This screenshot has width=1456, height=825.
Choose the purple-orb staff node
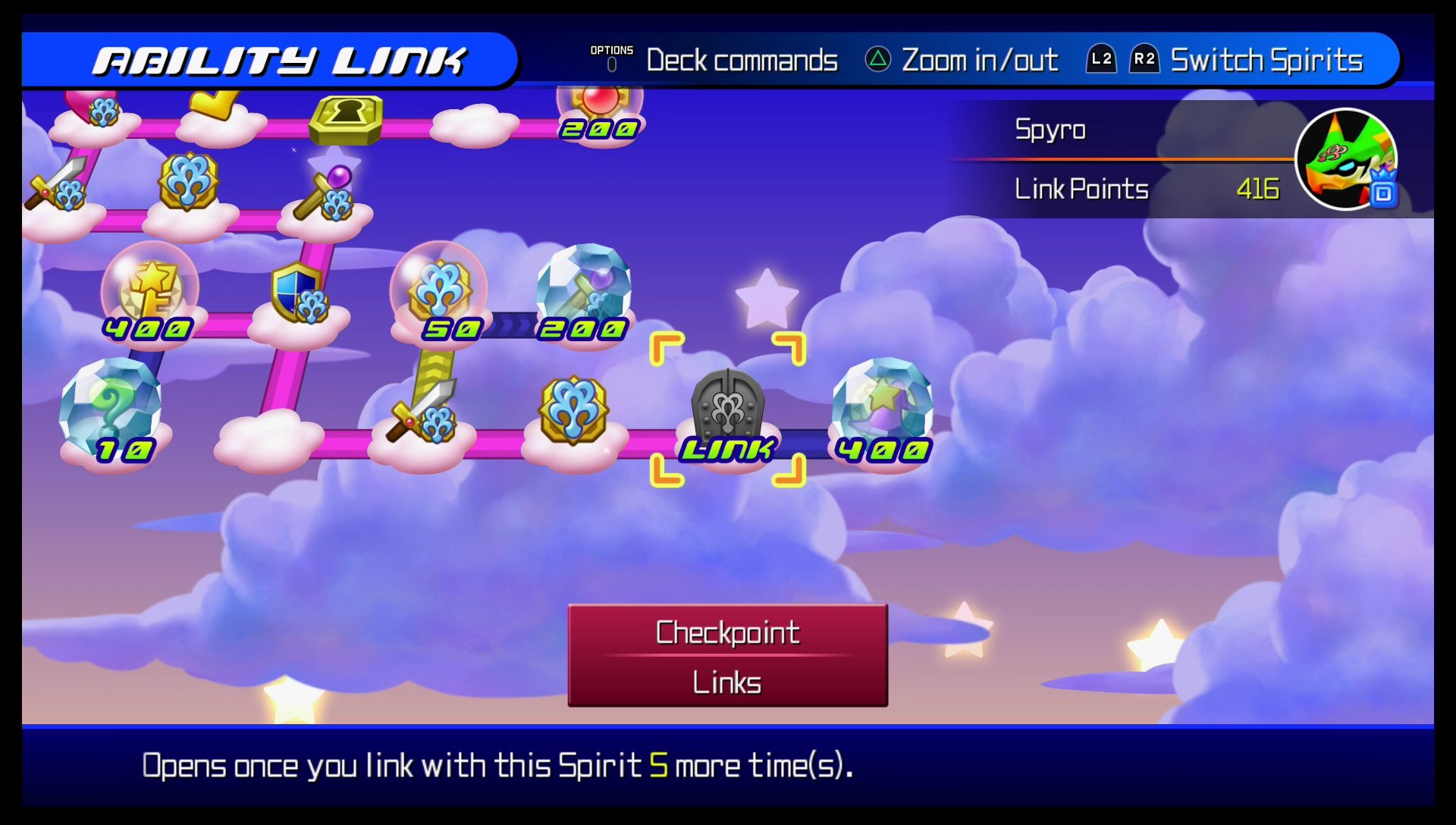pos(328,194)
